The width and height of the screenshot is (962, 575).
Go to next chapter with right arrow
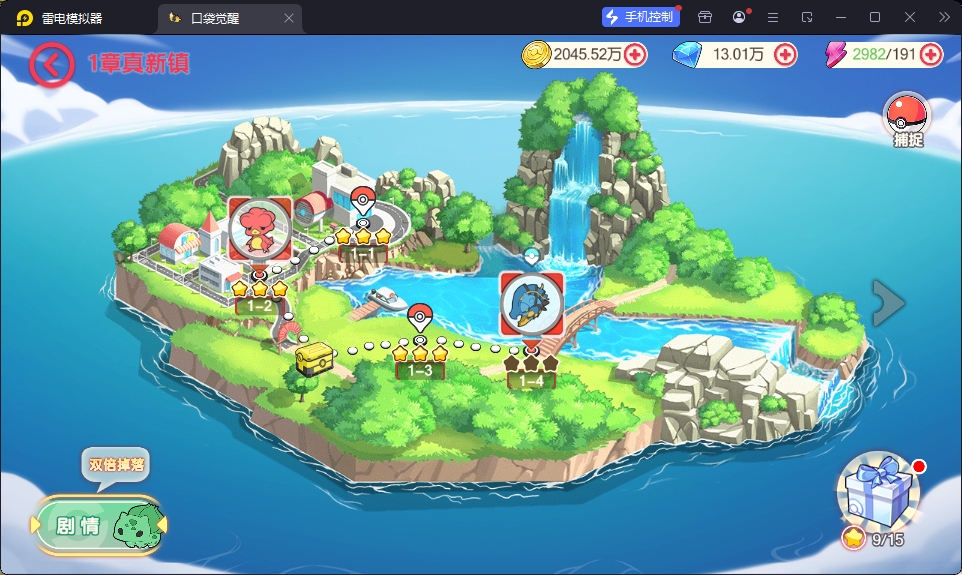coord(888,303)
